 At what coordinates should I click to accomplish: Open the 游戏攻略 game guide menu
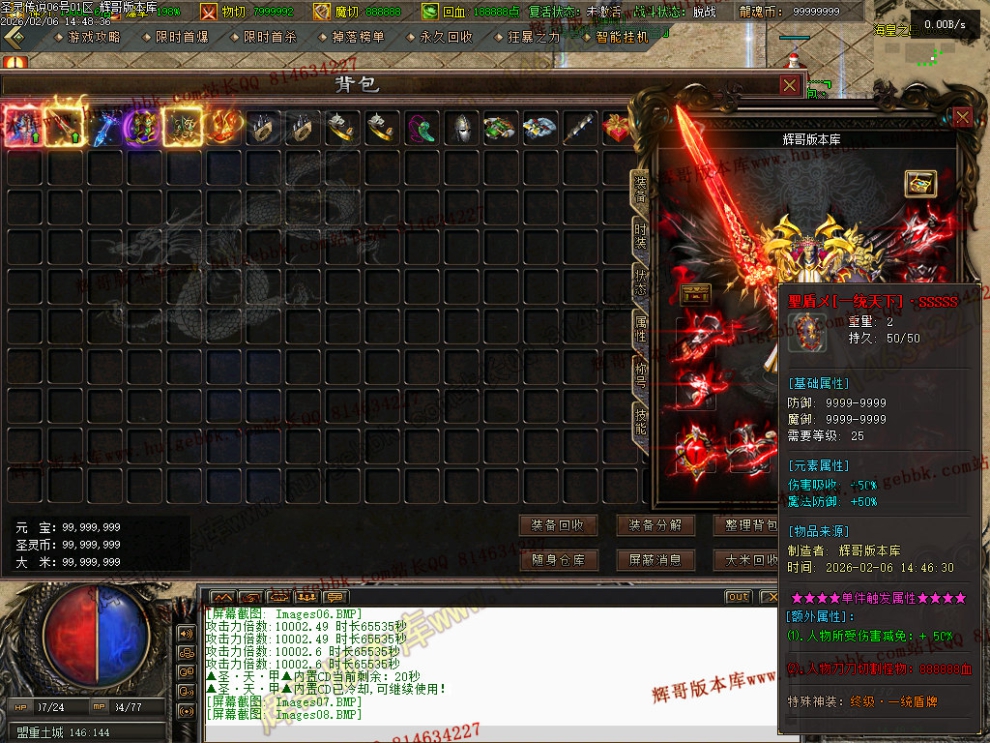[x=92, y=37]
